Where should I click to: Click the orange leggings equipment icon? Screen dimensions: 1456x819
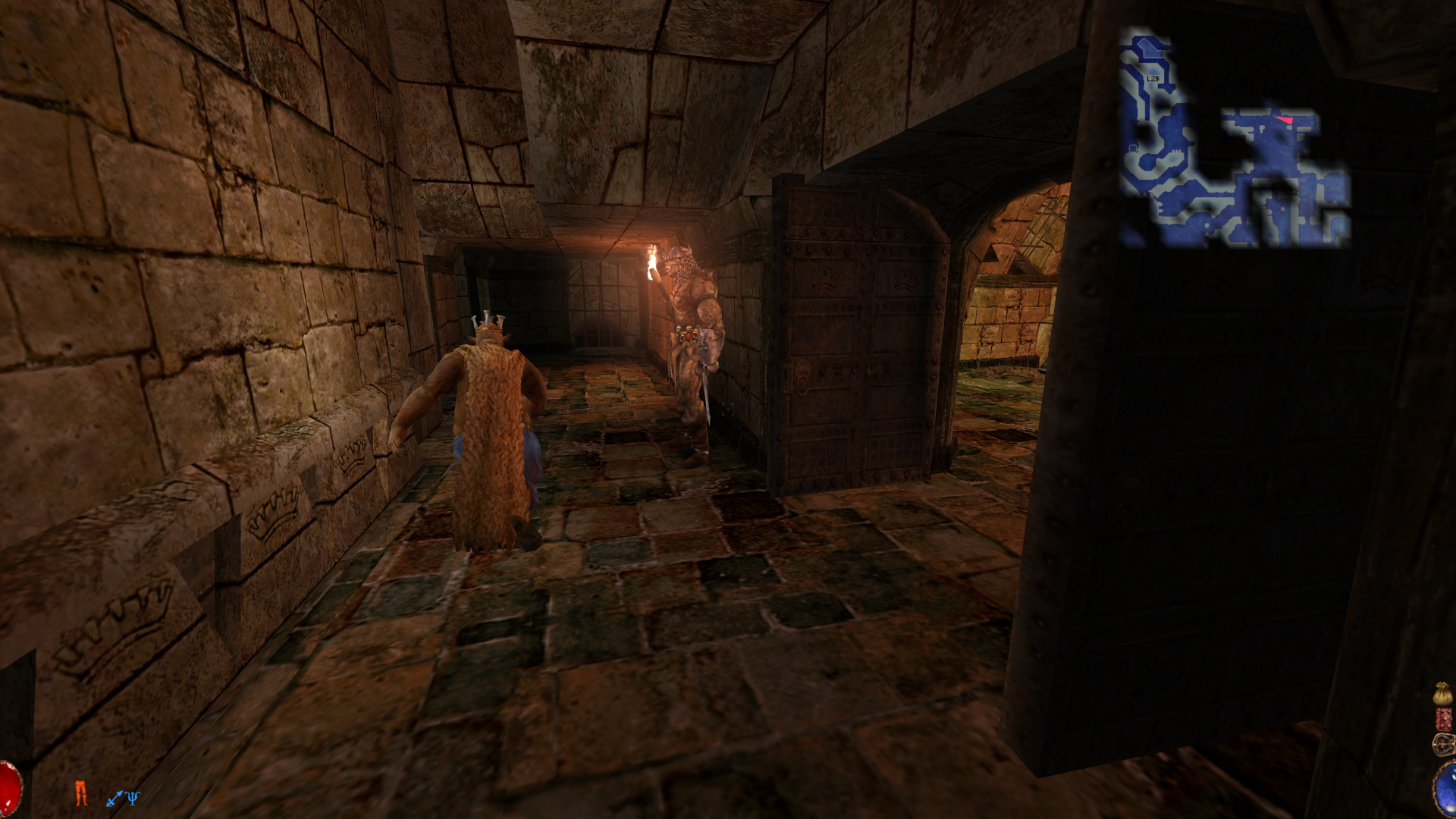click(x=81, y=794)
